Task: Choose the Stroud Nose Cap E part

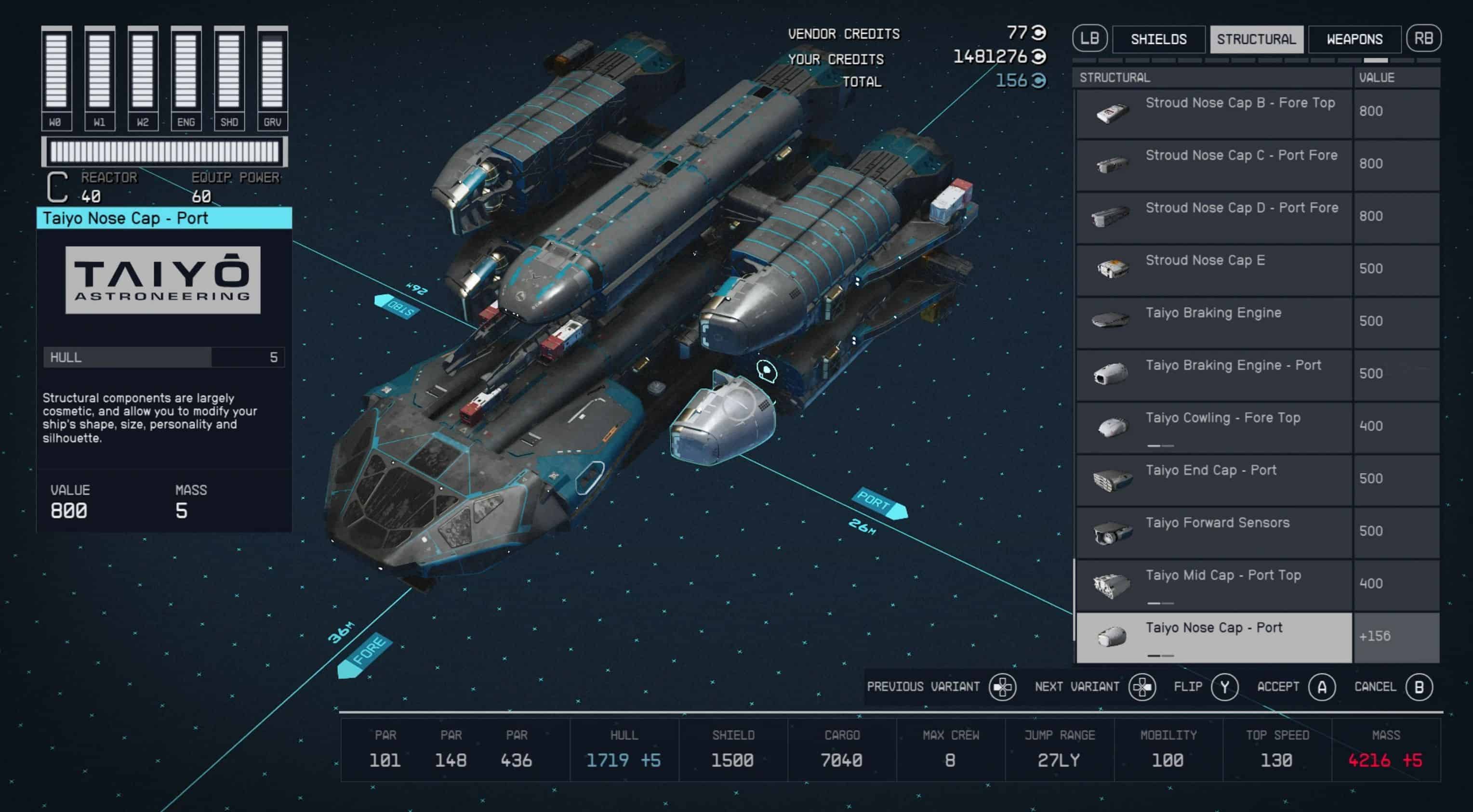Action: pyautogui.click(x=1214, y=270)
